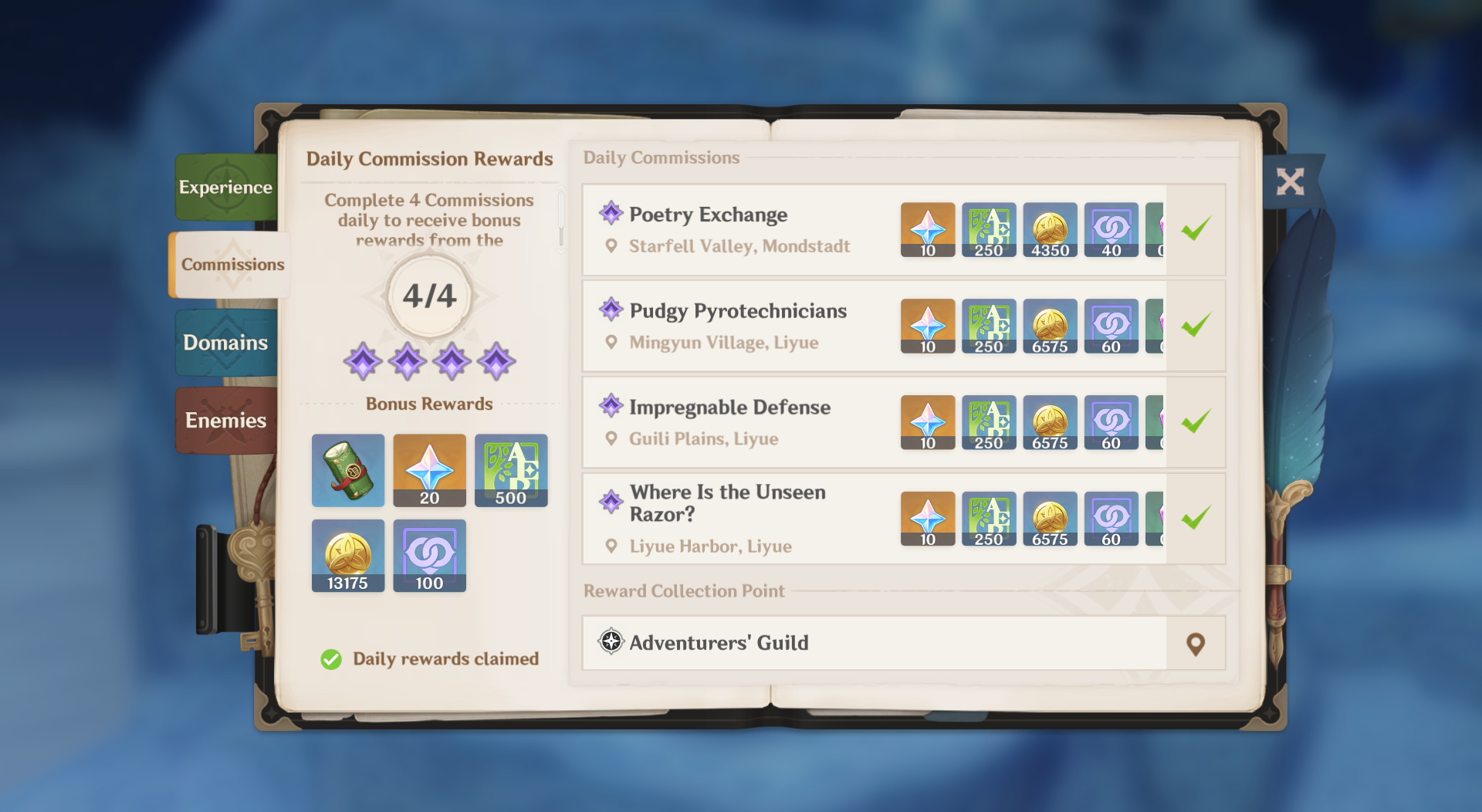The image size is (1482, 812).
Task: Select the Companionship EXP icon showing 100
Action: (x=429, y=555)
